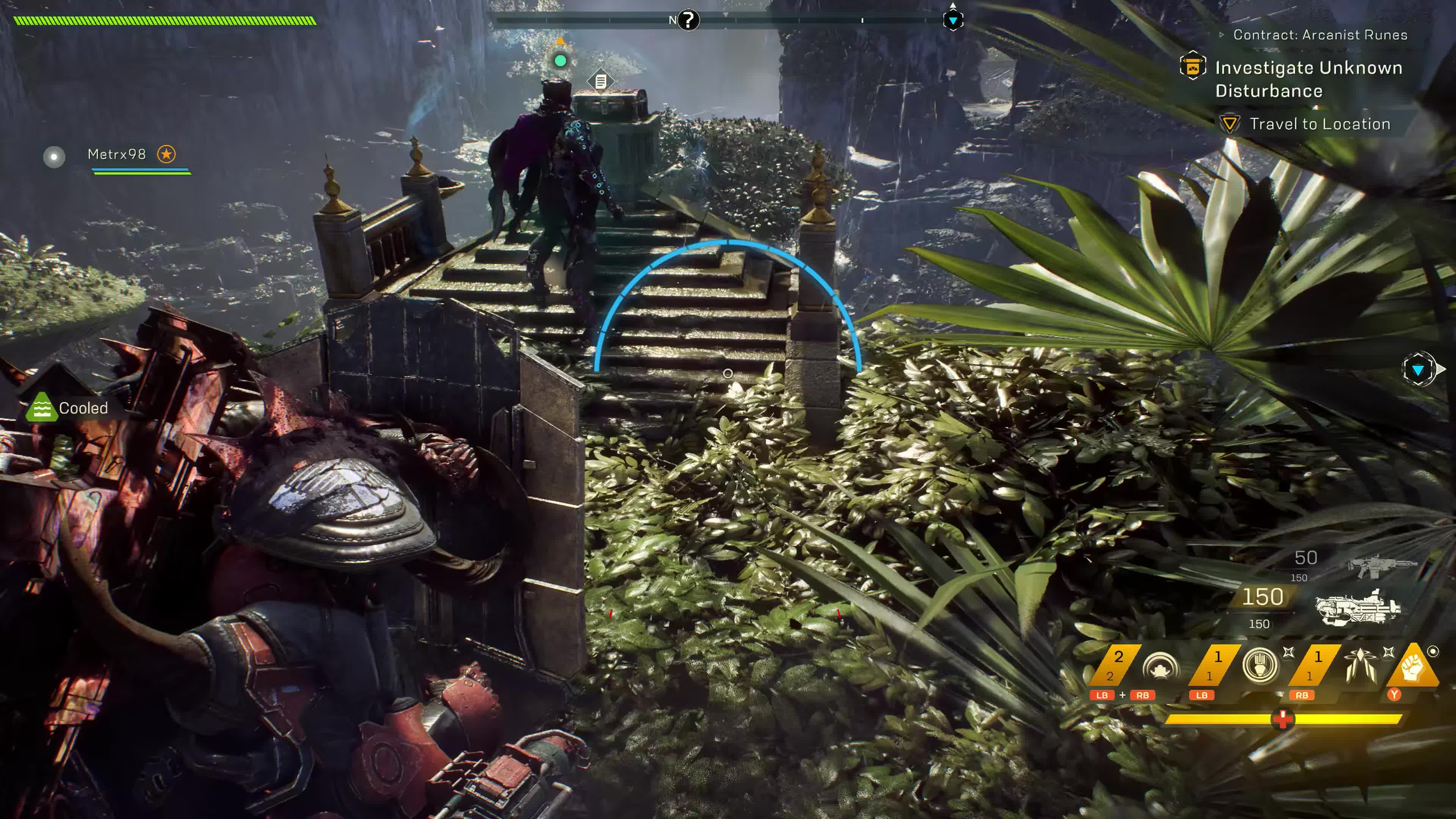The image size is (1456, 819).
Task: Select the document marker above the chest
Action: 601,82
